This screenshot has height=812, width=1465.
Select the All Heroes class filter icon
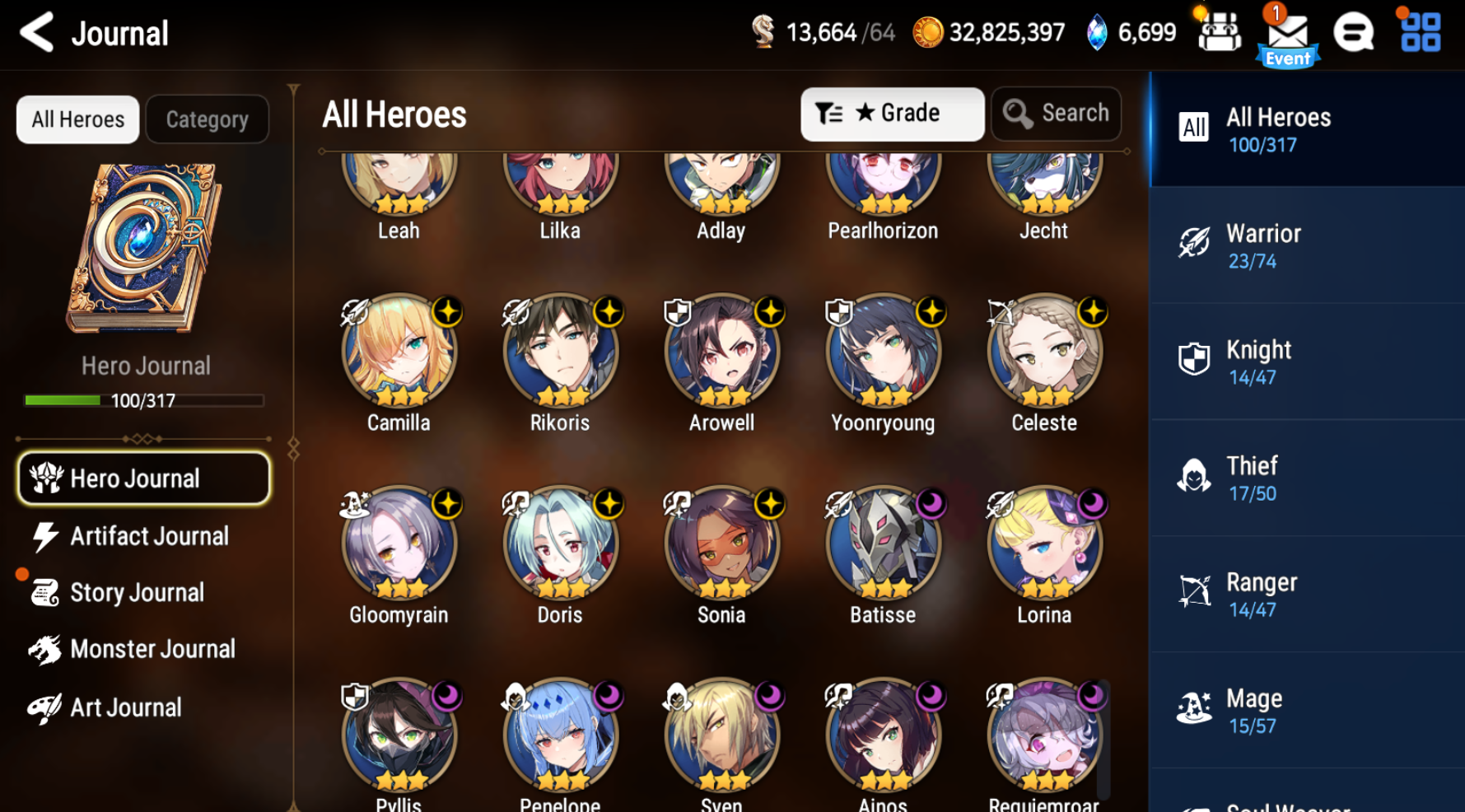pos(1193,128)
